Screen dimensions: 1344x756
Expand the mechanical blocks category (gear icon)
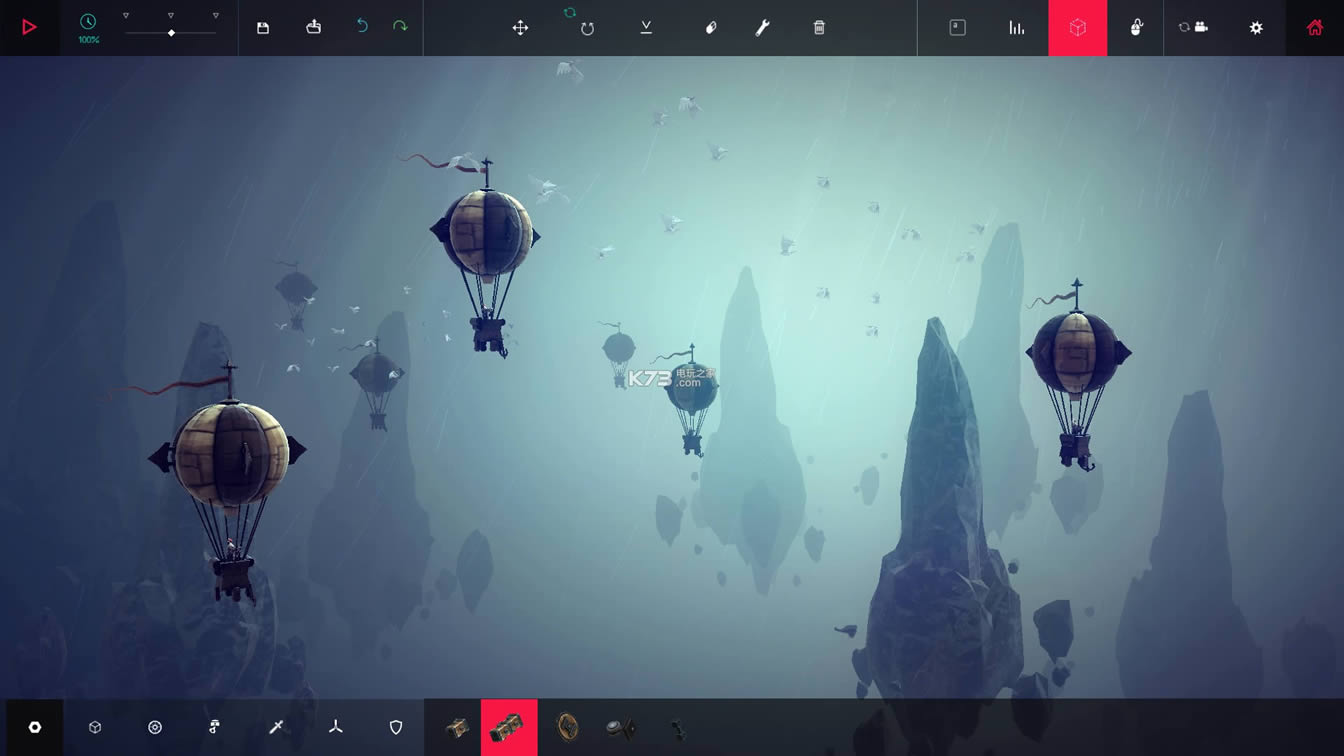point(155,728)
